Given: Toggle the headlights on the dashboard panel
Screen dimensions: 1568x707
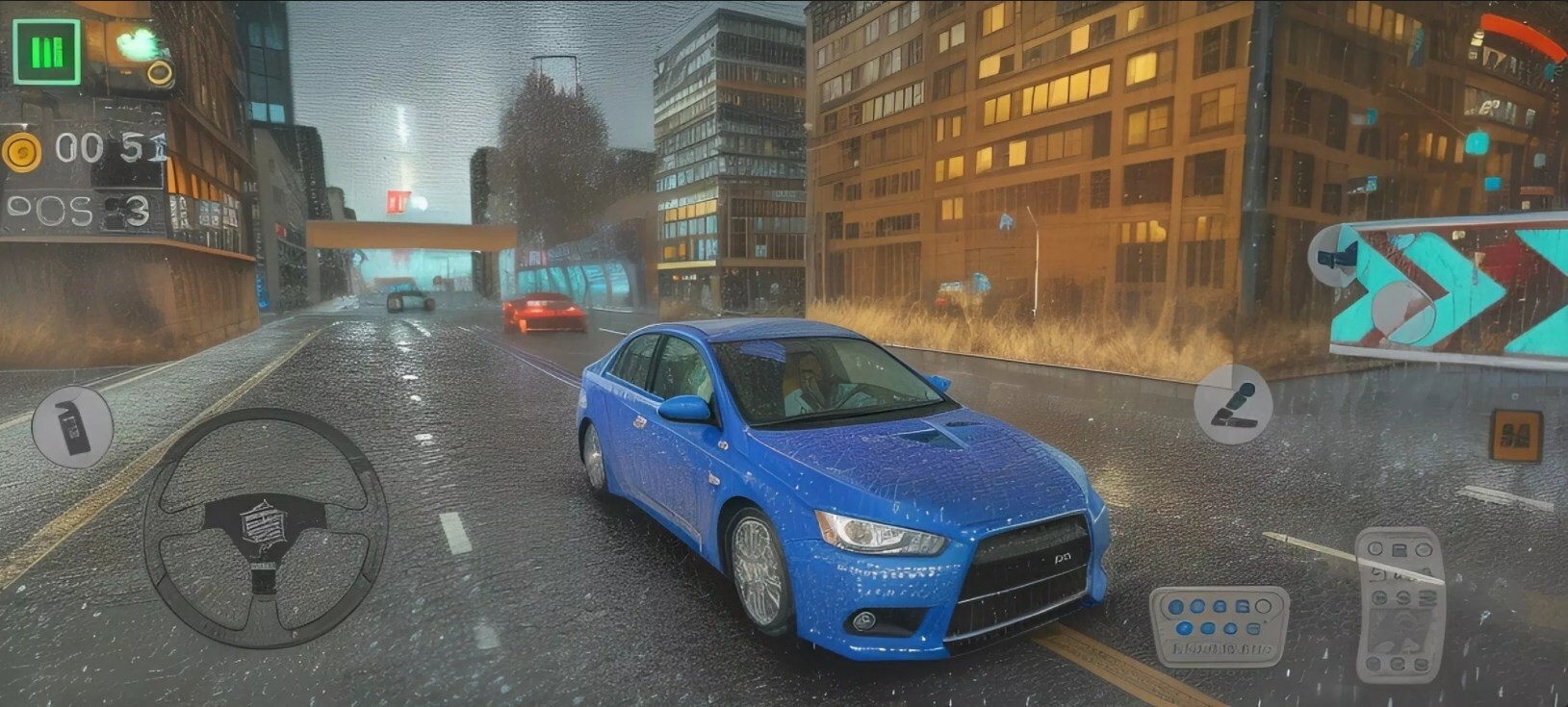Looking at the screenshot, I should 1176,605.
